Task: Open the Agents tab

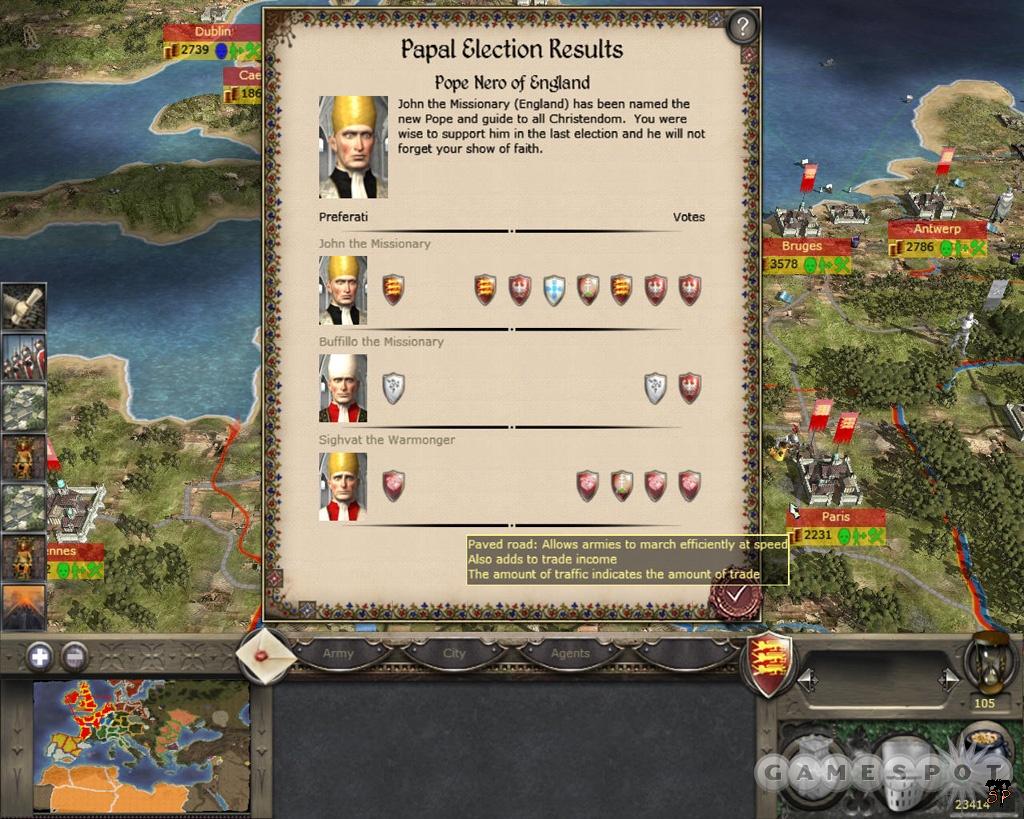Action: (570, 653)
